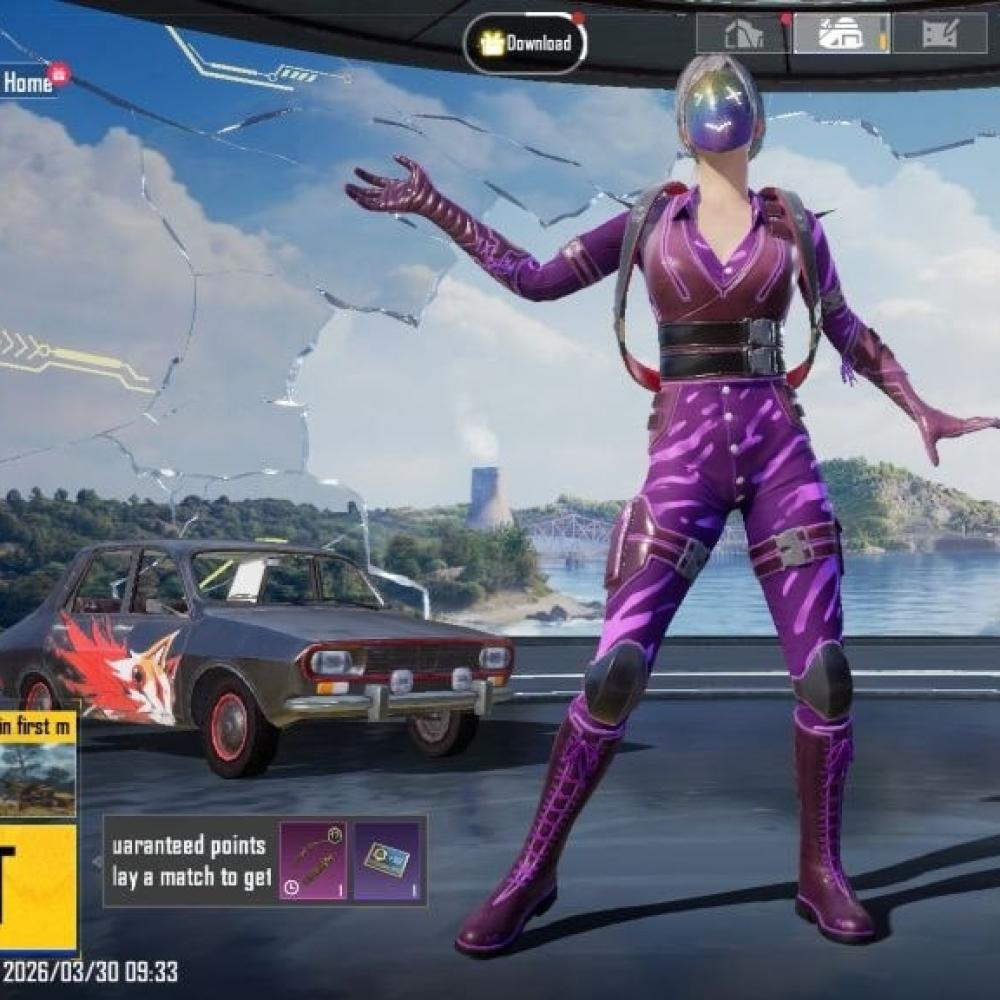Select the highlighted vehicle garage tab

click(x=840, y=34)
